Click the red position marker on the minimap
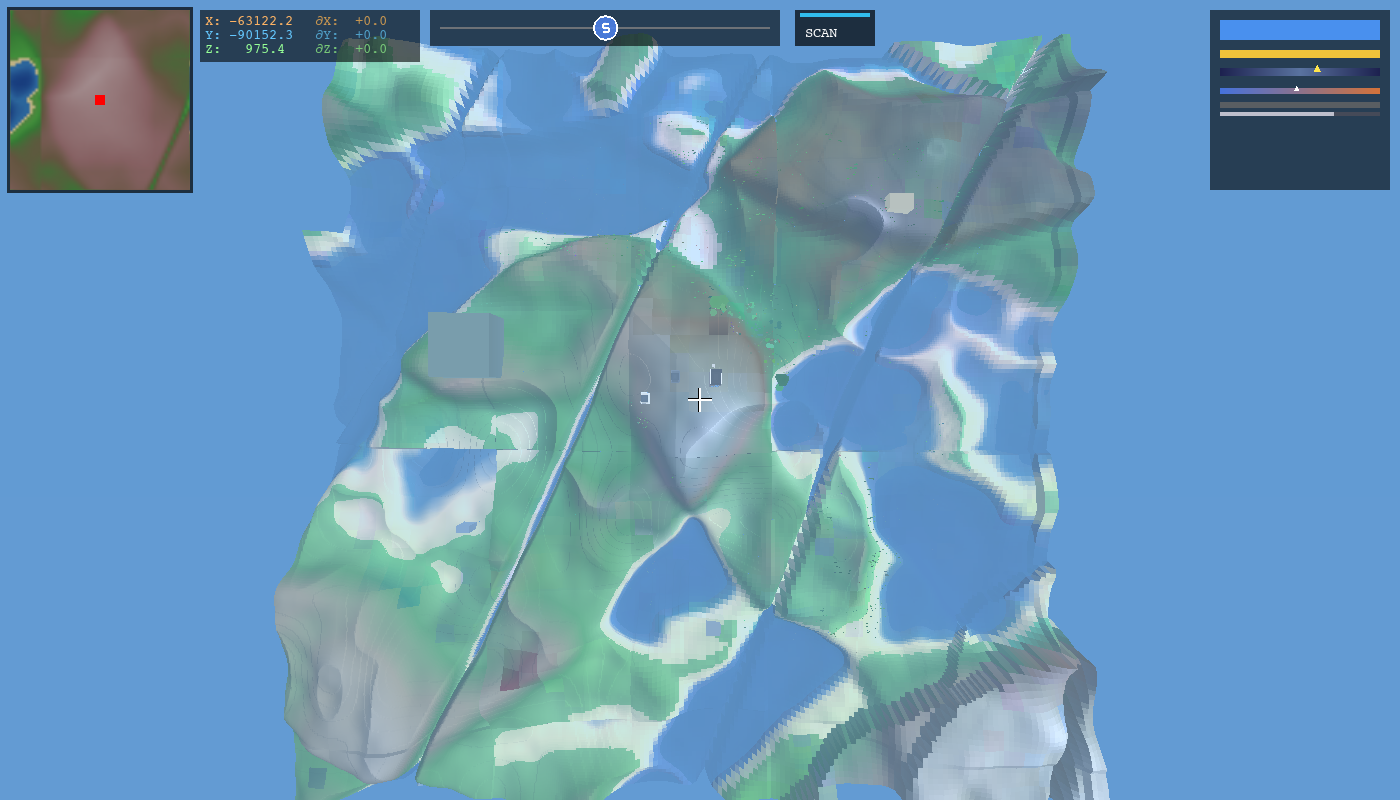Screen dimensions: 1400x800 coord(99,100)
